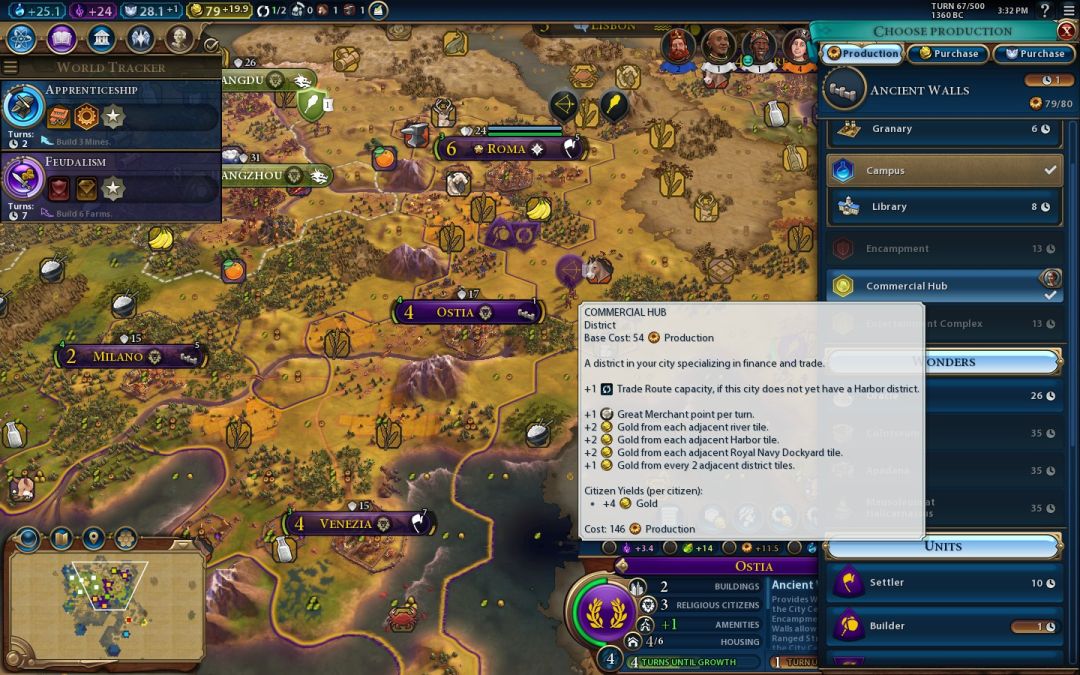Close the Choose Production panel

point(1066,31)
